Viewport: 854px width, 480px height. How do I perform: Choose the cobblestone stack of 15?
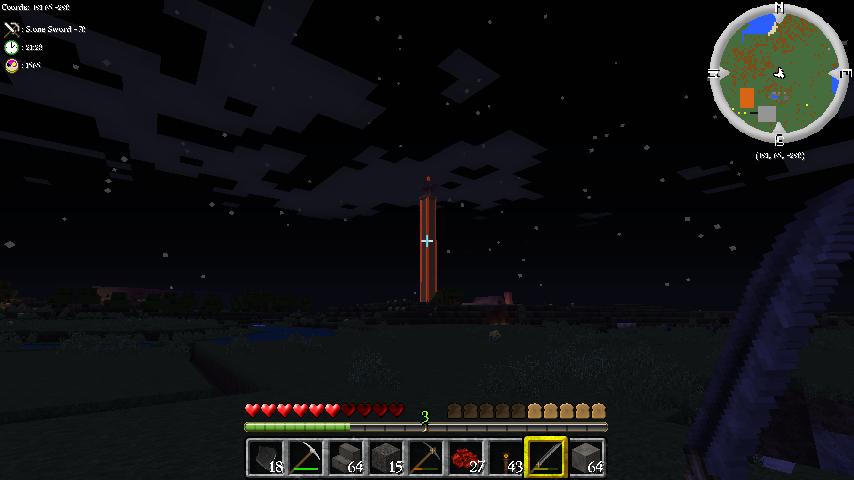click(x=386, y=458)
